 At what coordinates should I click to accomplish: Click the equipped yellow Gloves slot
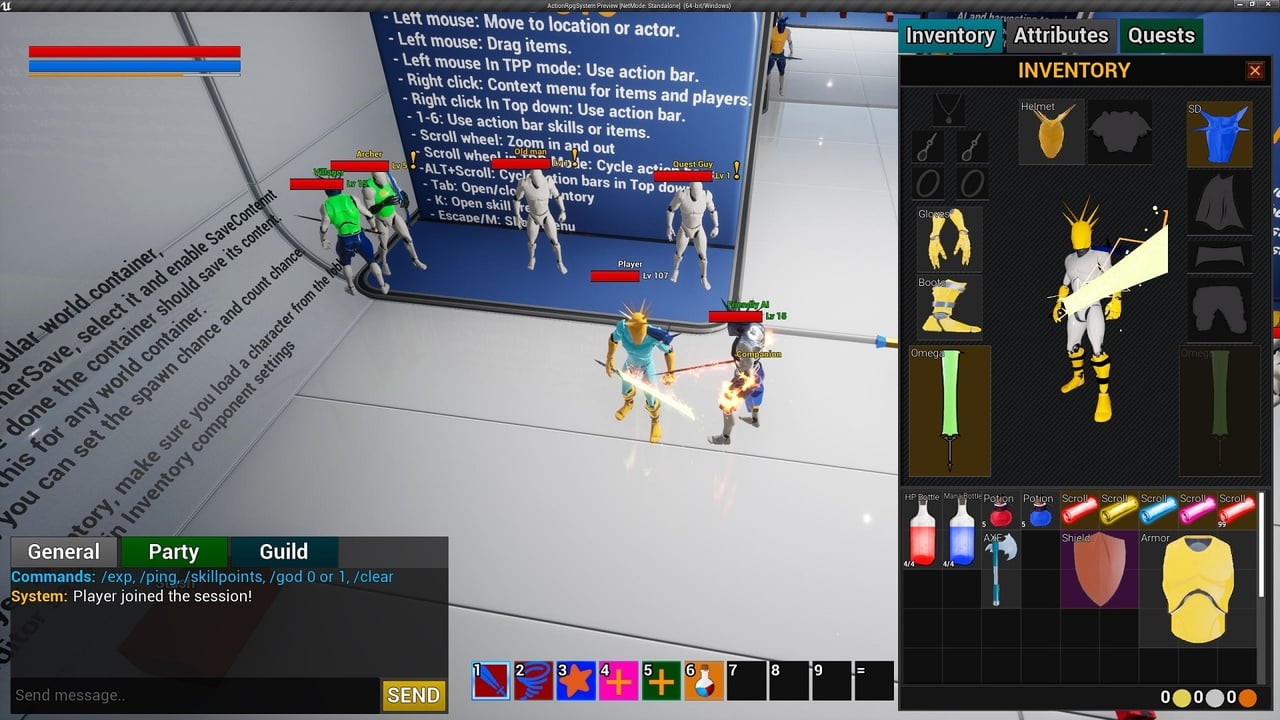pos(948,238)
